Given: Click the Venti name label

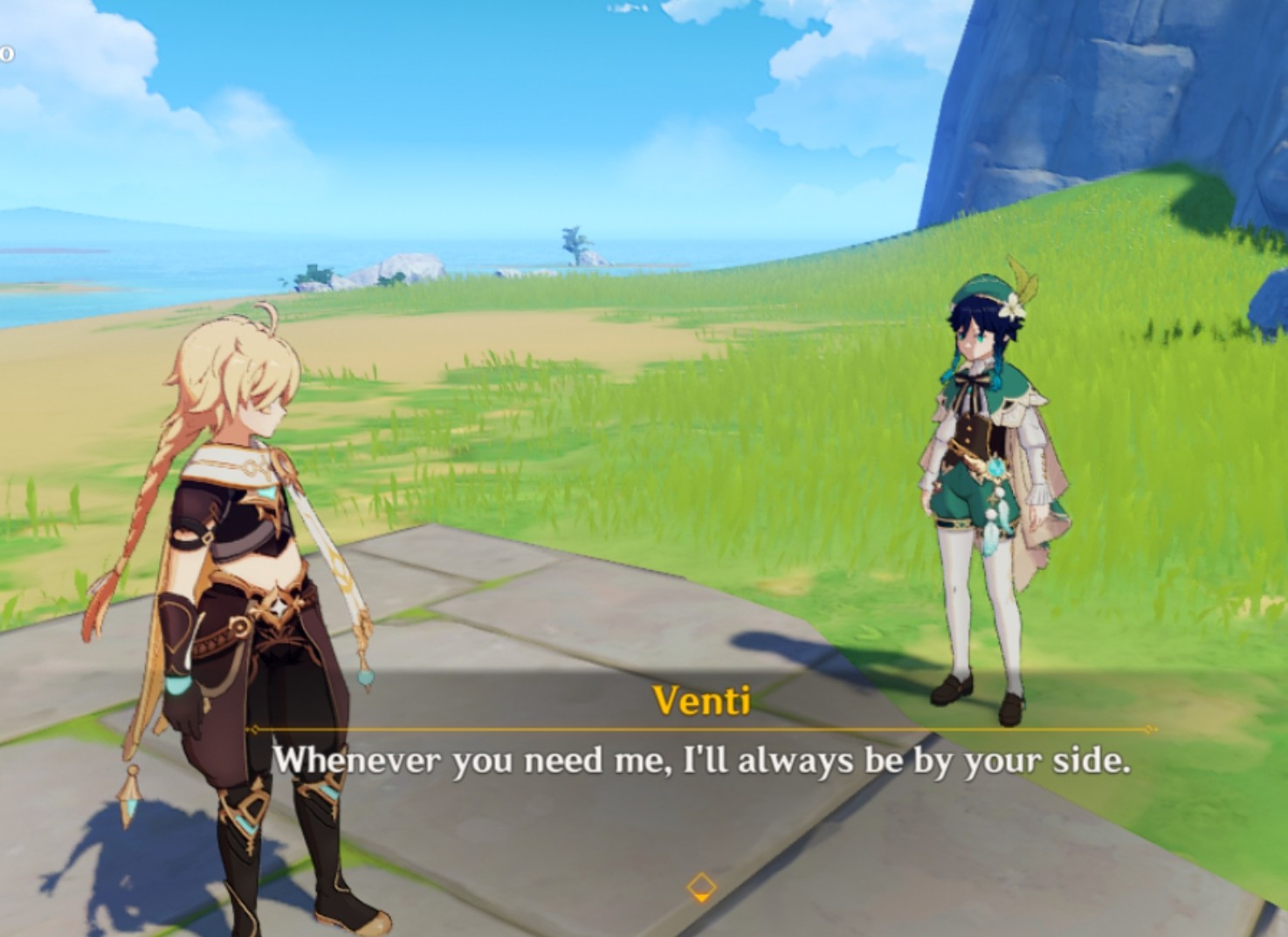Looking at the screenshot, I should click(703, 699).
